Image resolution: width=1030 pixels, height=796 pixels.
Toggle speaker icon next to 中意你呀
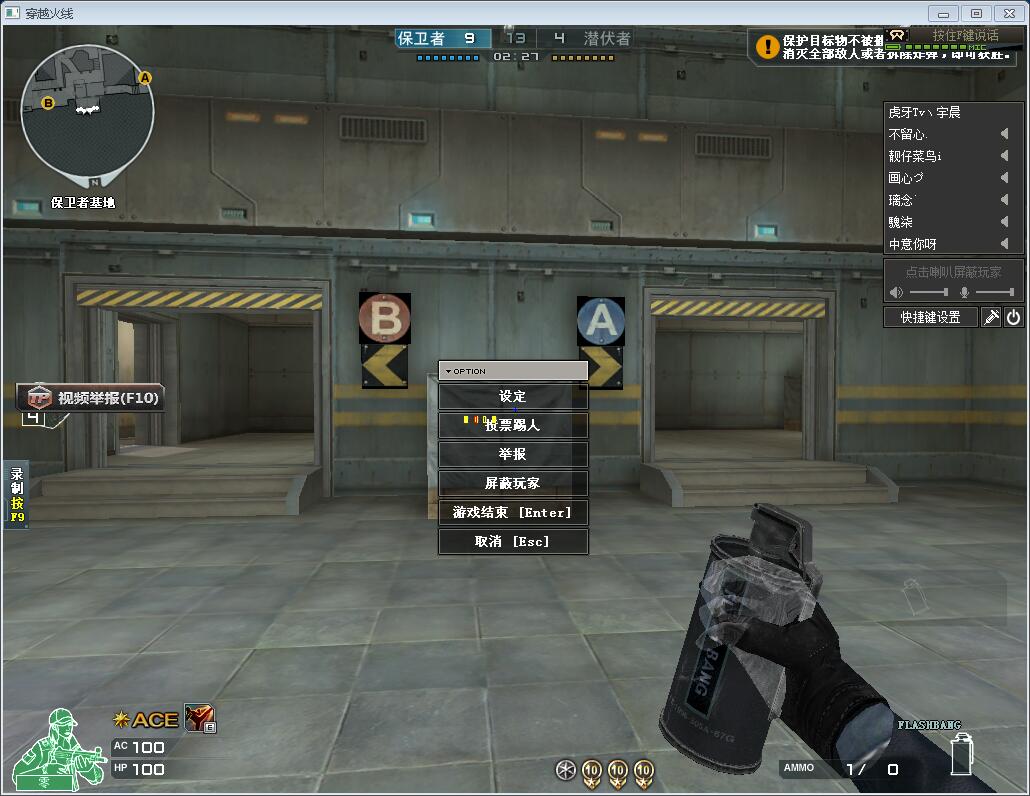pyautogui.click(x=1004, y=244)
